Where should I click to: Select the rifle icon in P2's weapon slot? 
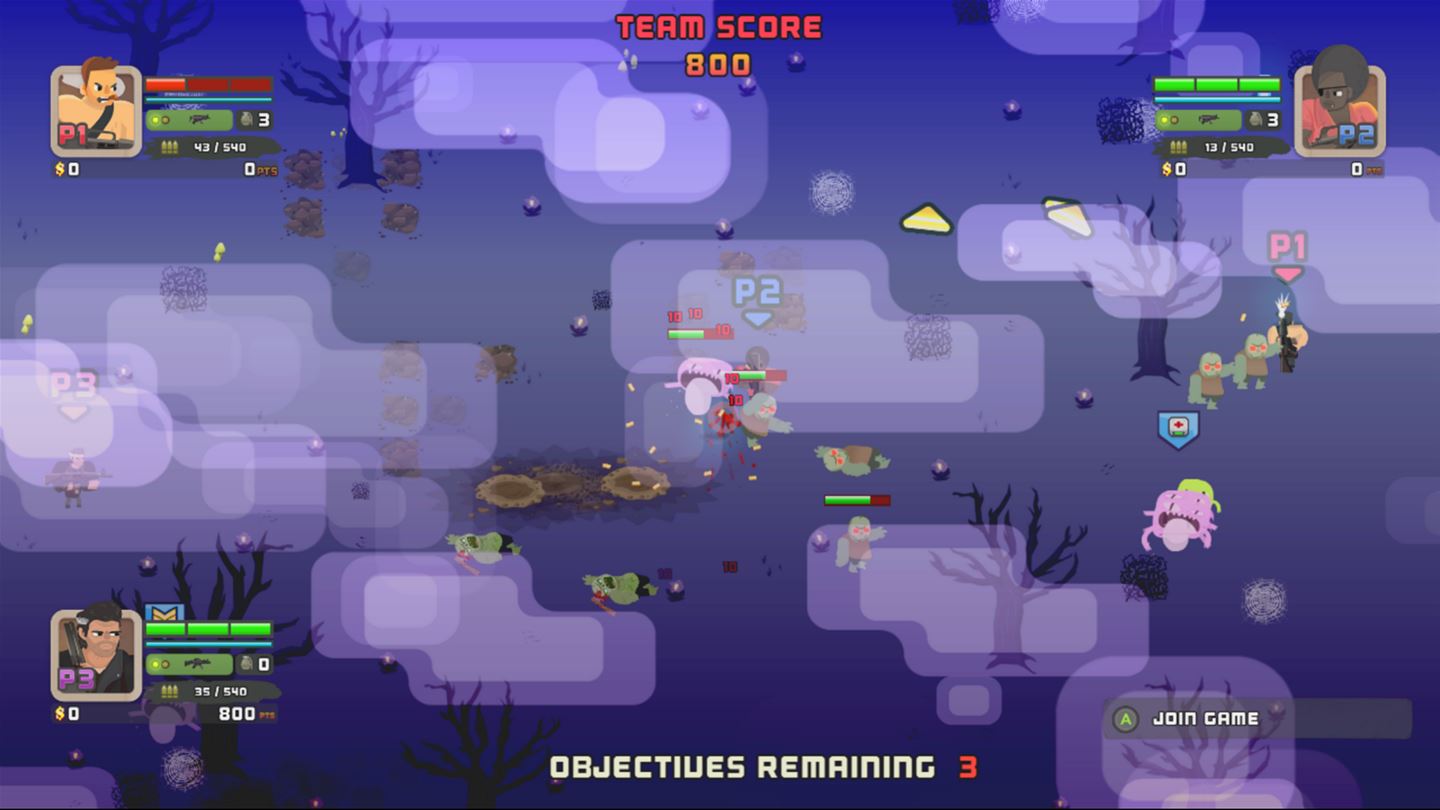(x=1209, y=120)
